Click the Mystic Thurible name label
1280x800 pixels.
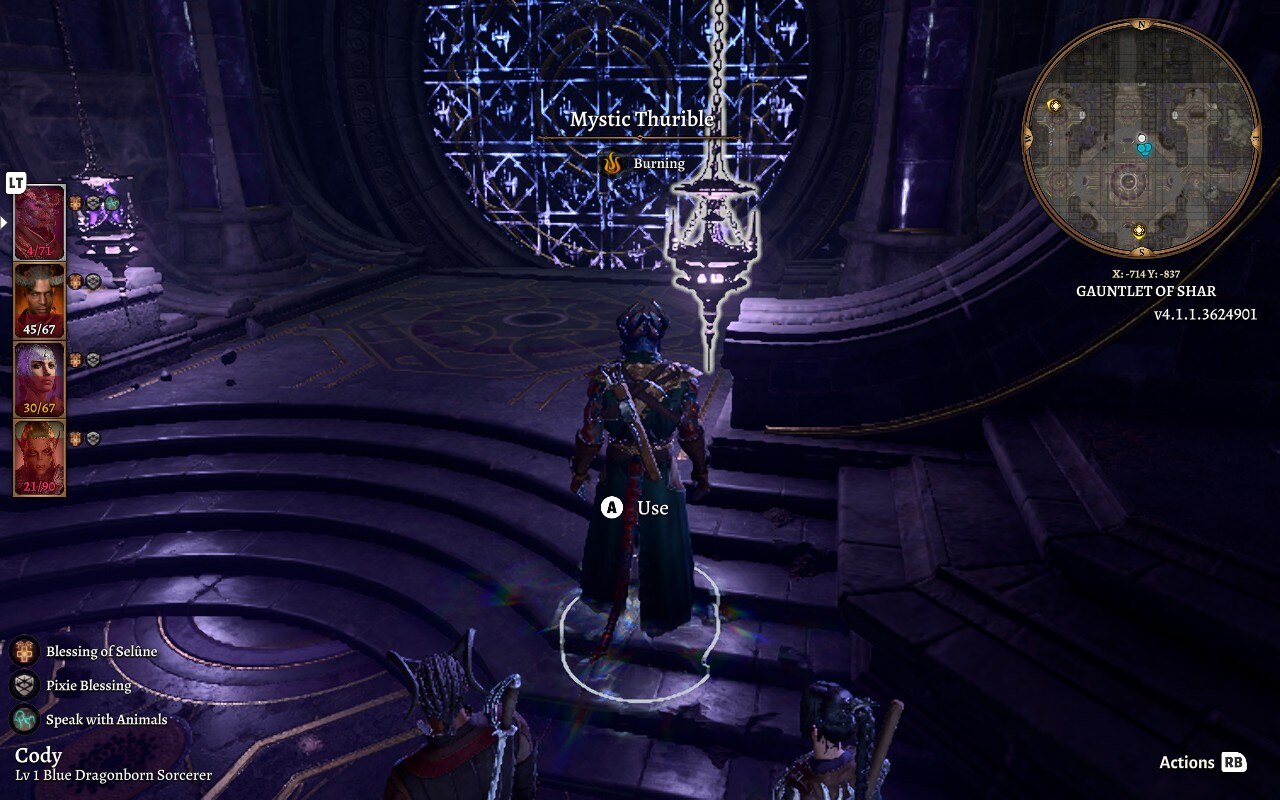click(x=643, y=119)
